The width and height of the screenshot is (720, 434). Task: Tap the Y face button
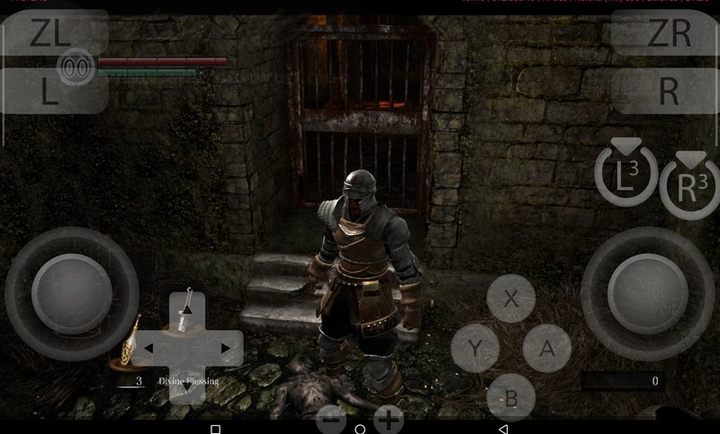475,348
